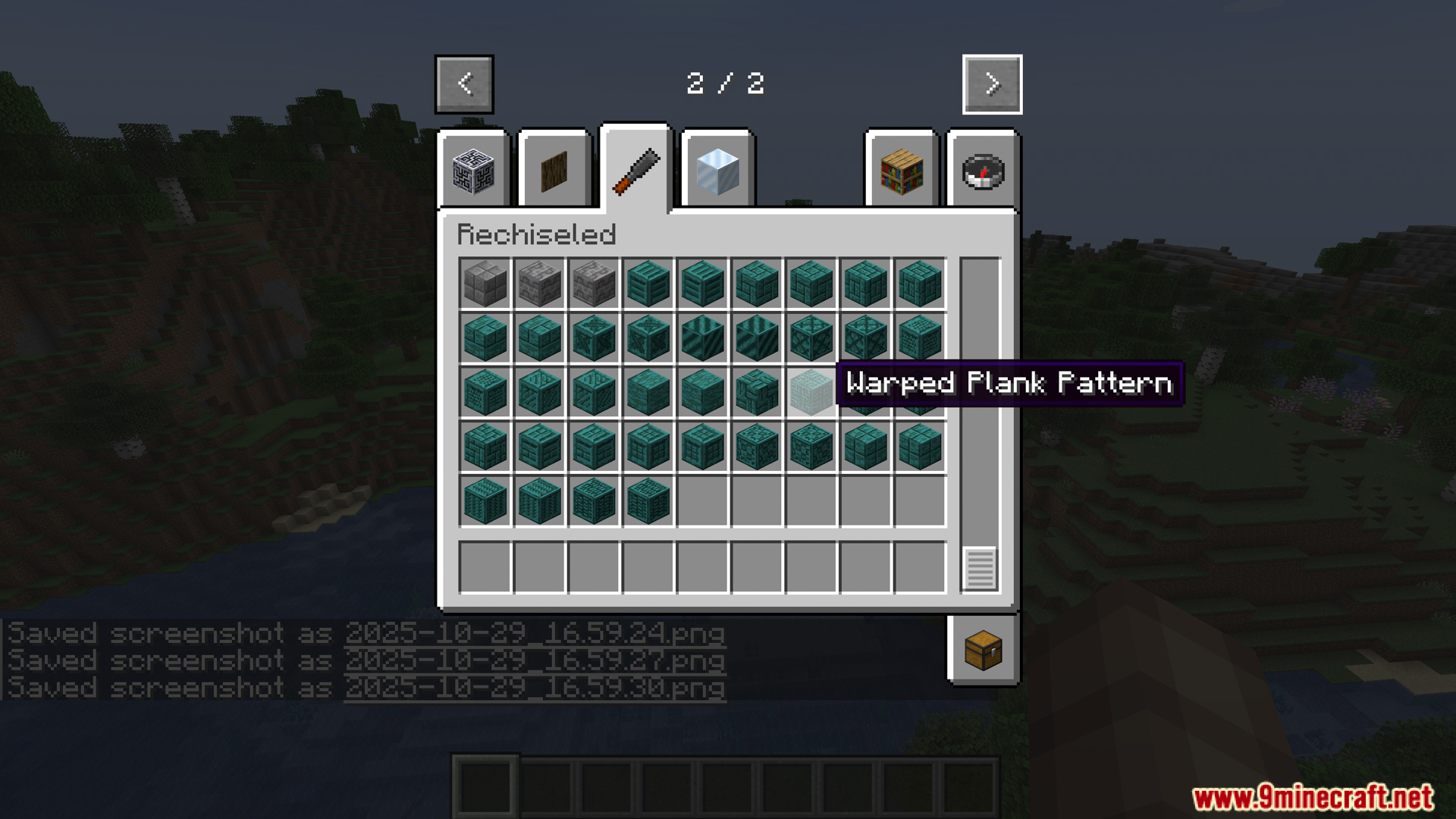The image size is (1456, 819).
Task: Open the 16.59.24 screenshot link
Action: pos(535,633)
